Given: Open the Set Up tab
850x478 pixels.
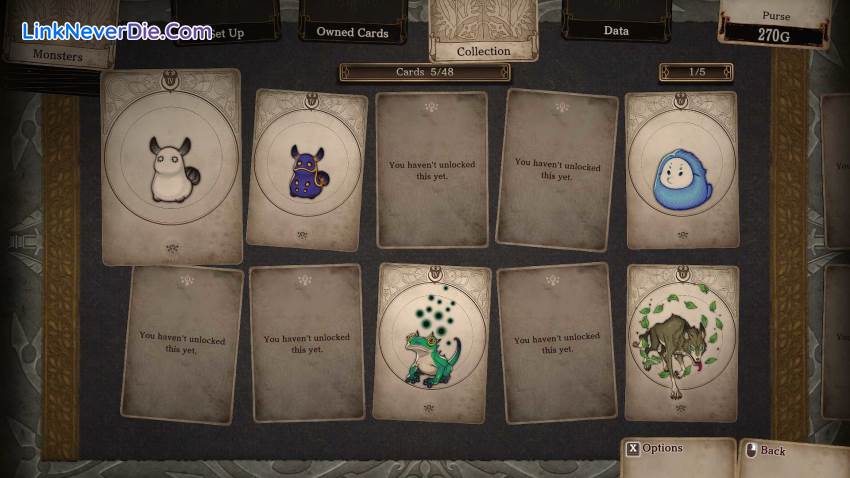Looking at the screenshot, I should [x=226, y=31].
